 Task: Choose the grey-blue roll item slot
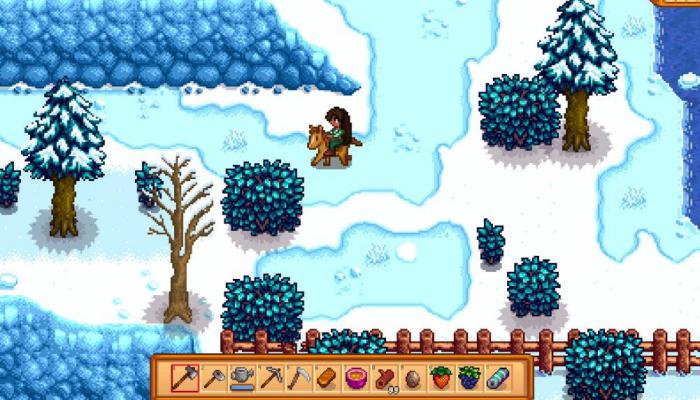(x=498, y=377)
